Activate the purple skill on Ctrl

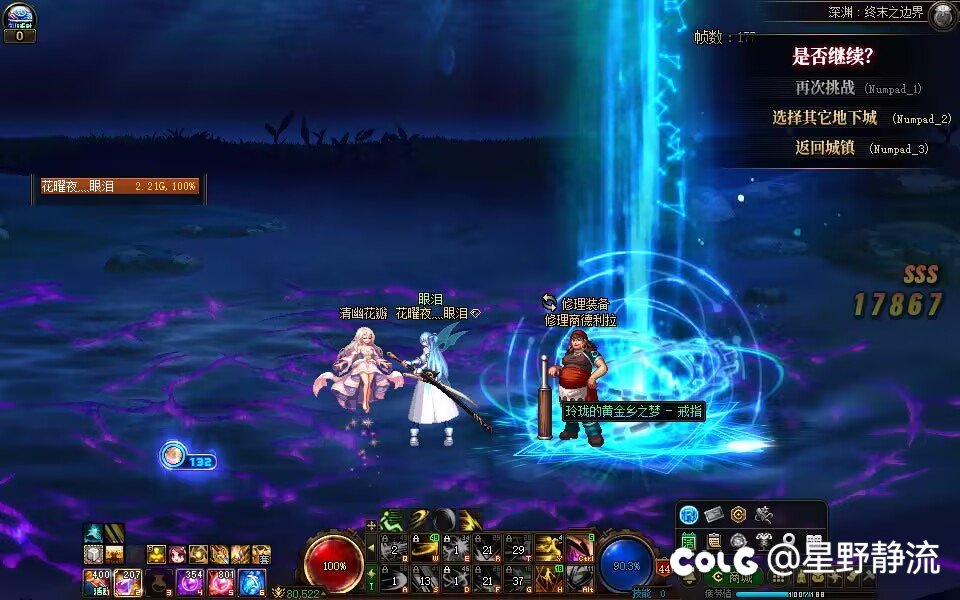[579, 548]
